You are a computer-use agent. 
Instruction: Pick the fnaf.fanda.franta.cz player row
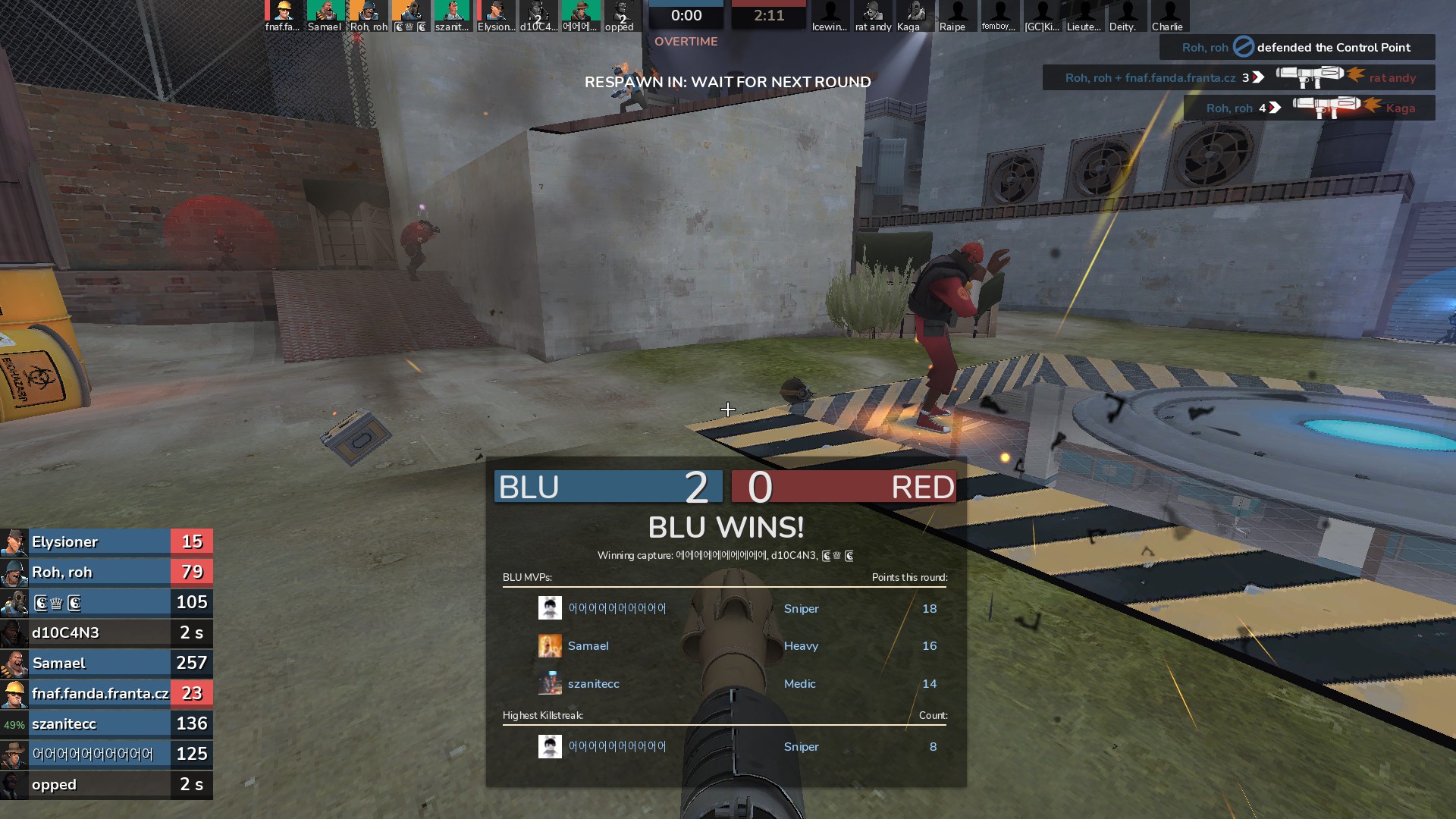[x=106, y=694]
